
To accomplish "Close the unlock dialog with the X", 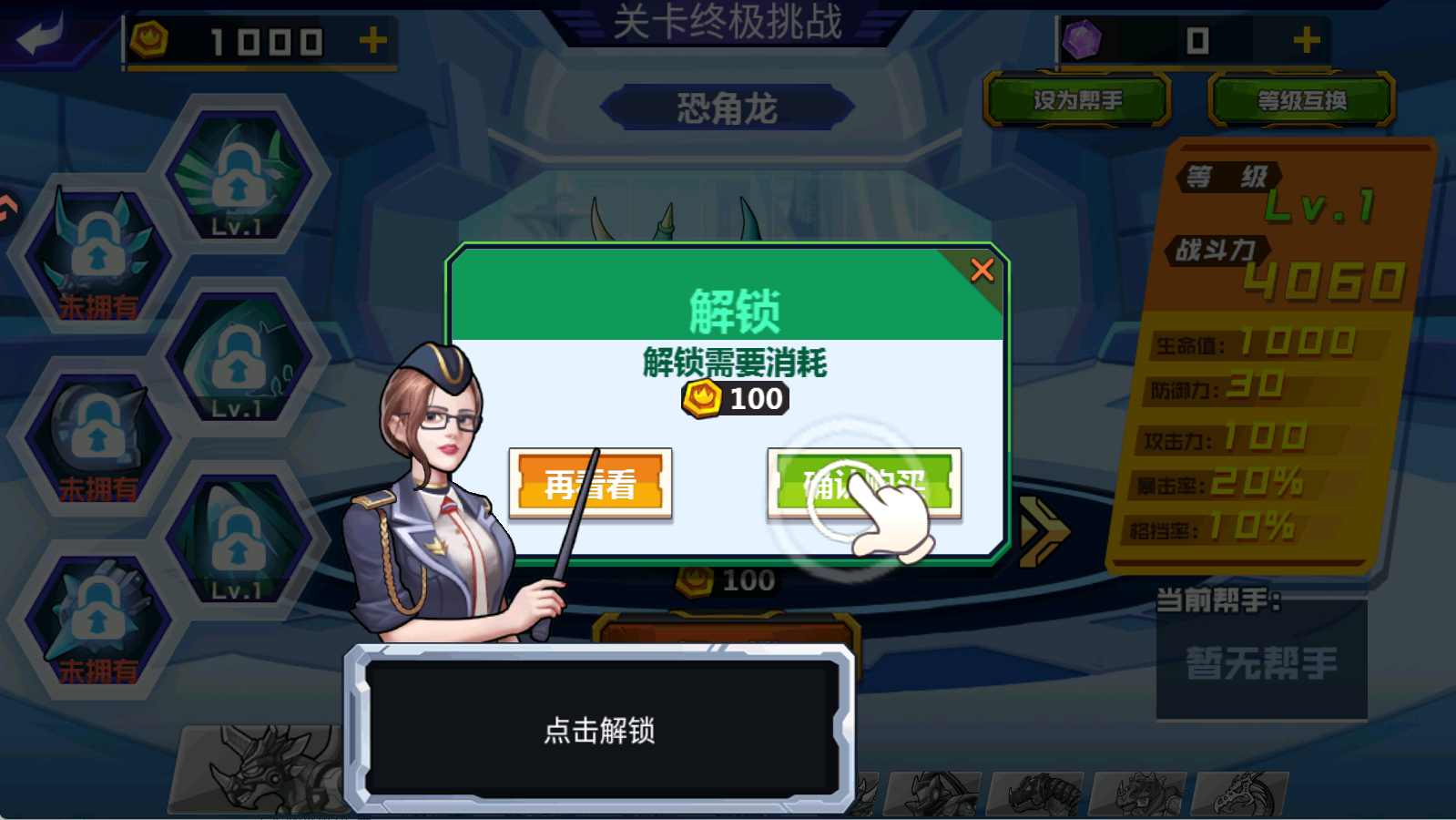I will [x=982, y=270].
